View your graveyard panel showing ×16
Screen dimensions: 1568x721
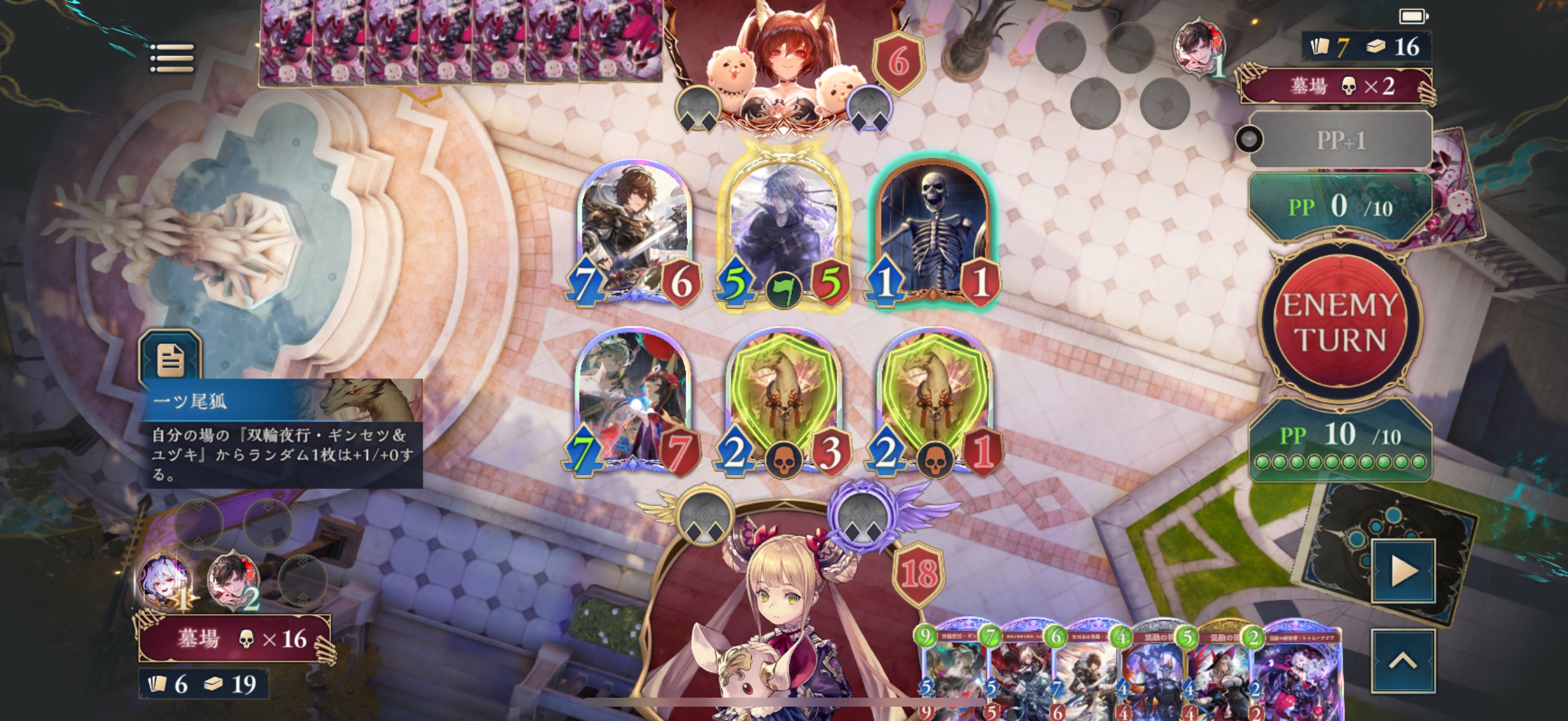235,638
